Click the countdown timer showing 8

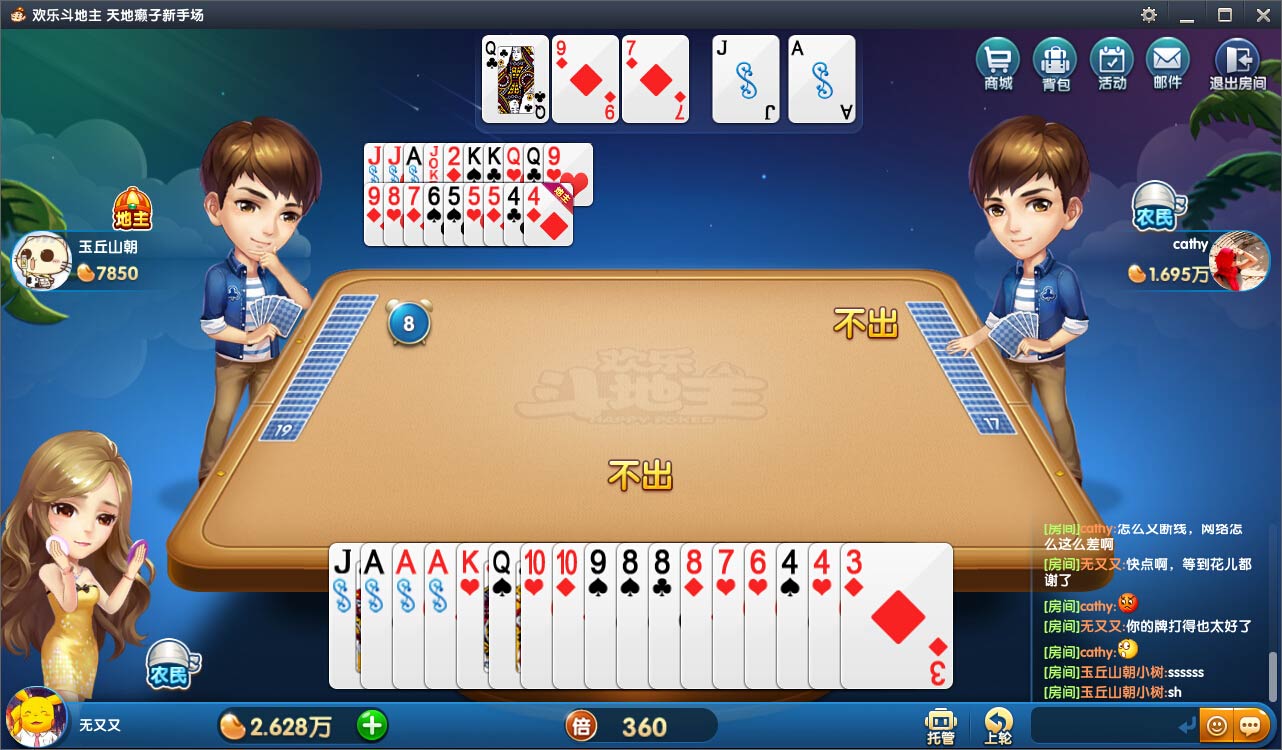[x=408, y=324]
